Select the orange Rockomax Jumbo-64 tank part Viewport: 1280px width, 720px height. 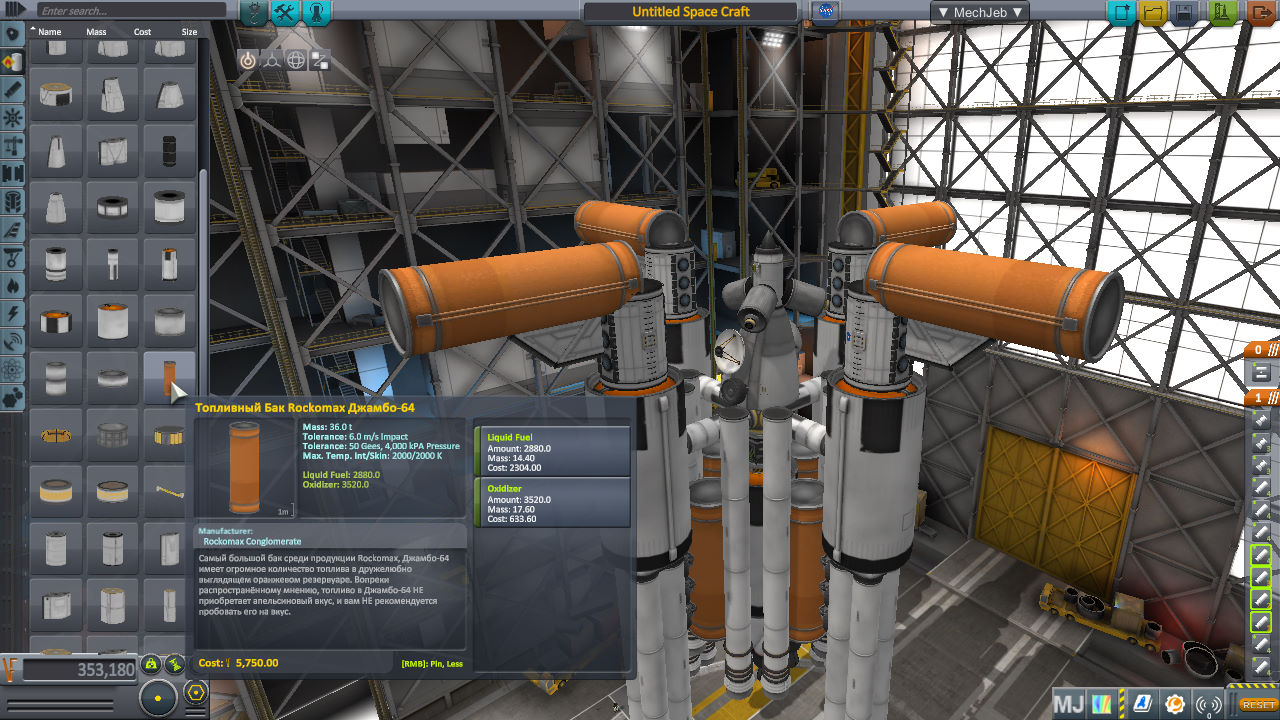pos(169,378)
